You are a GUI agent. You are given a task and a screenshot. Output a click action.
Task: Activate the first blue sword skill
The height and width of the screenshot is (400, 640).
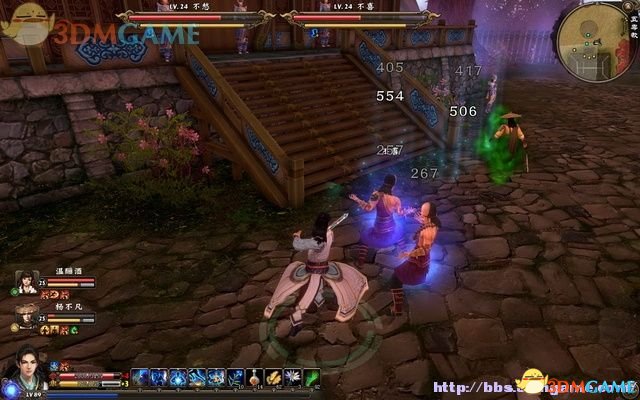click(141, 377)
